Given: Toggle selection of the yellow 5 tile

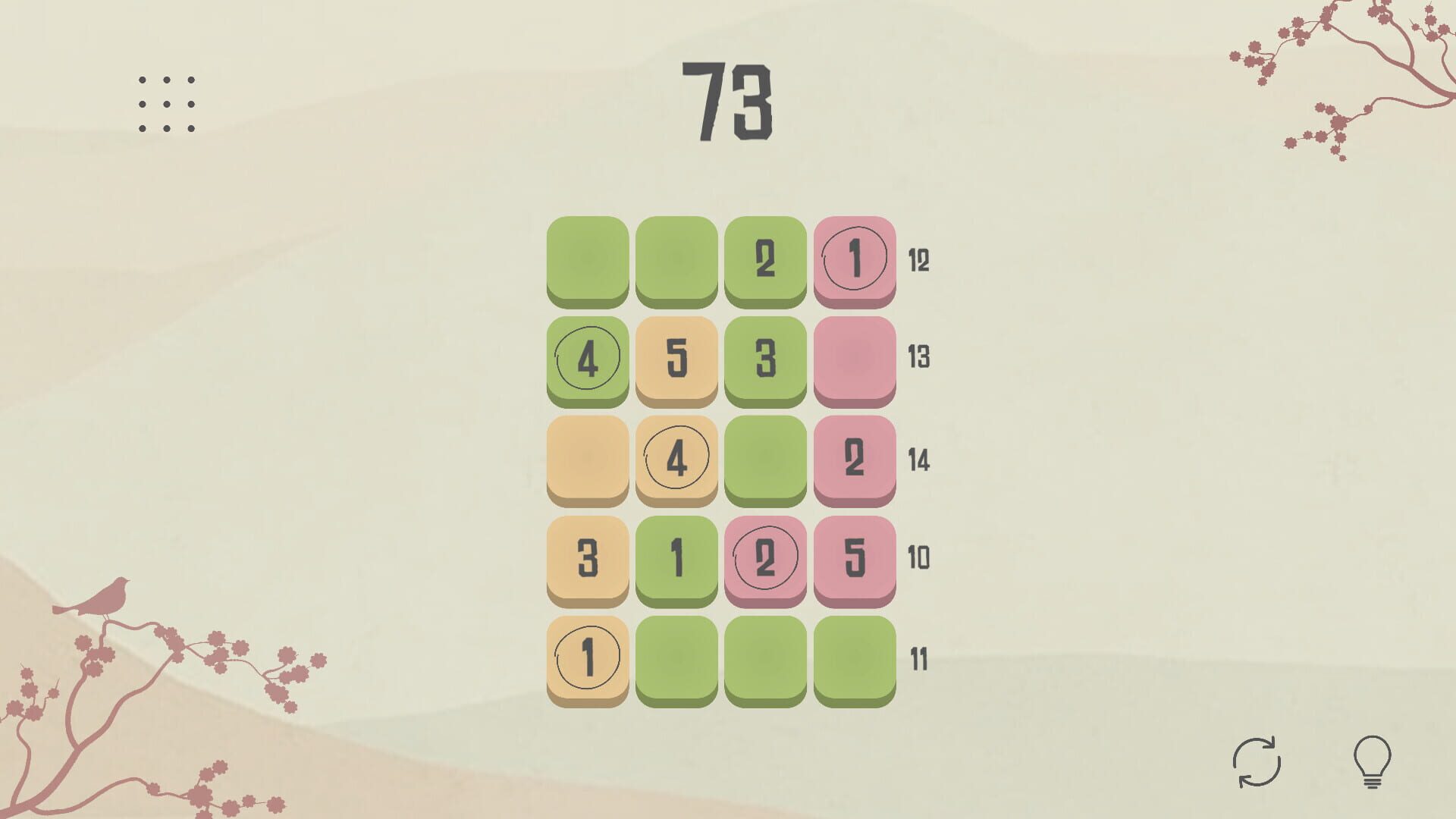Looking at the screenshot, I should click(x=677, y=358).
